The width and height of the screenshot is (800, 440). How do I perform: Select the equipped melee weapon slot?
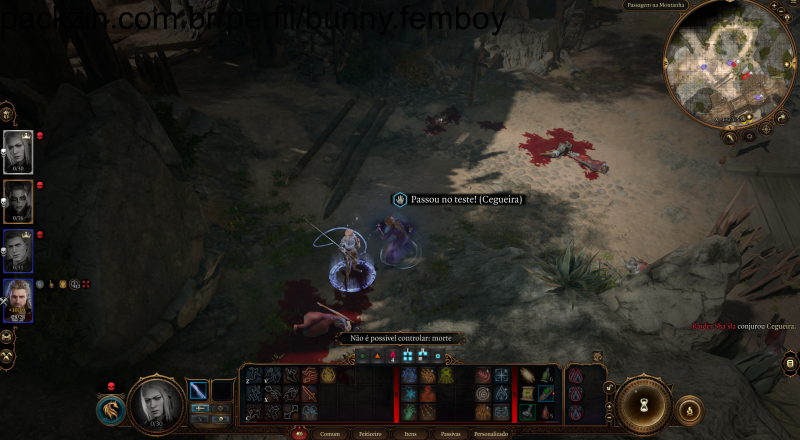(199, 390)
